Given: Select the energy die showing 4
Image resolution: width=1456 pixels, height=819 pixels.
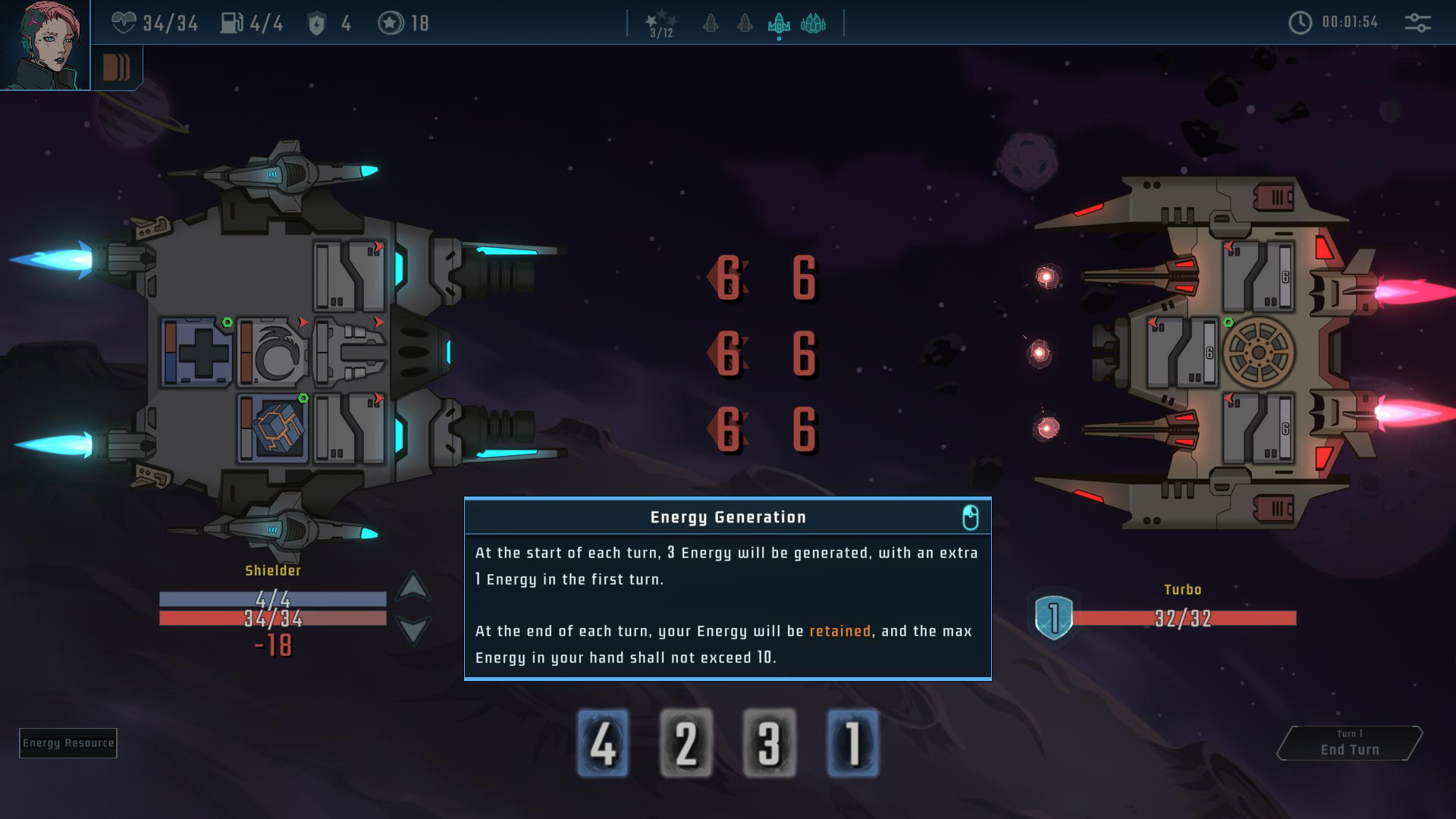Looking at the screenshot, I should [x=603, y=743].
